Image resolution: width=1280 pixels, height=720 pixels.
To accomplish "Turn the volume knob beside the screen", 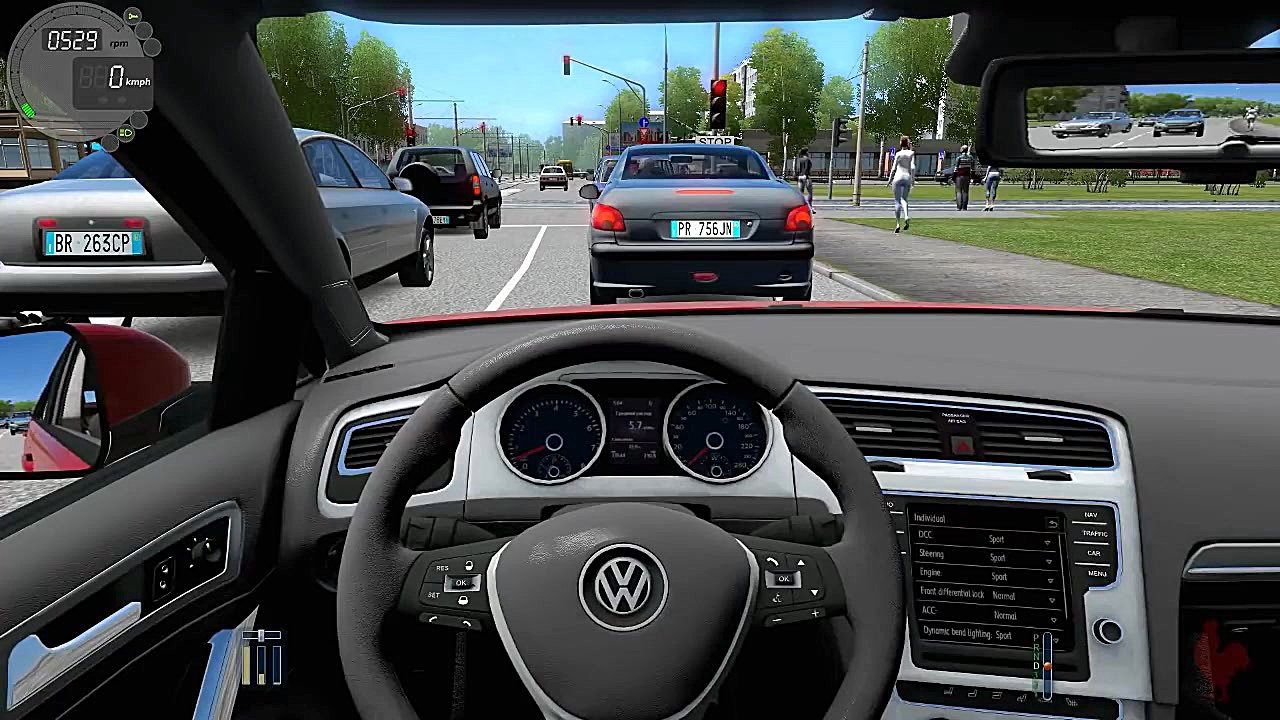I will coord(1109,629).
